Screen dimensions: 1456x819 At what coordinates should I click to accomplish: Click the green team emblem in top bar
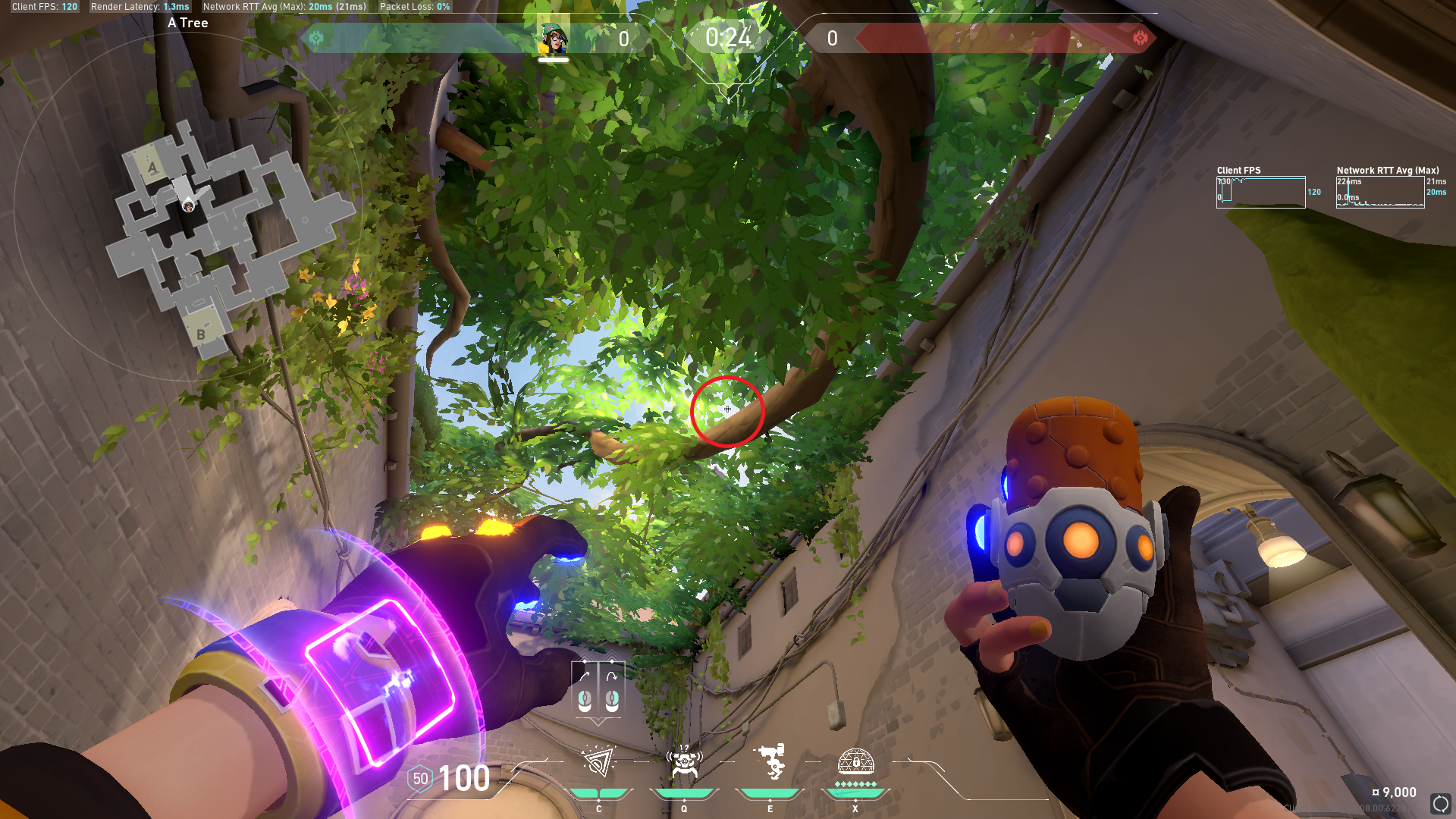pyautogui.click(x=316, y=38)
